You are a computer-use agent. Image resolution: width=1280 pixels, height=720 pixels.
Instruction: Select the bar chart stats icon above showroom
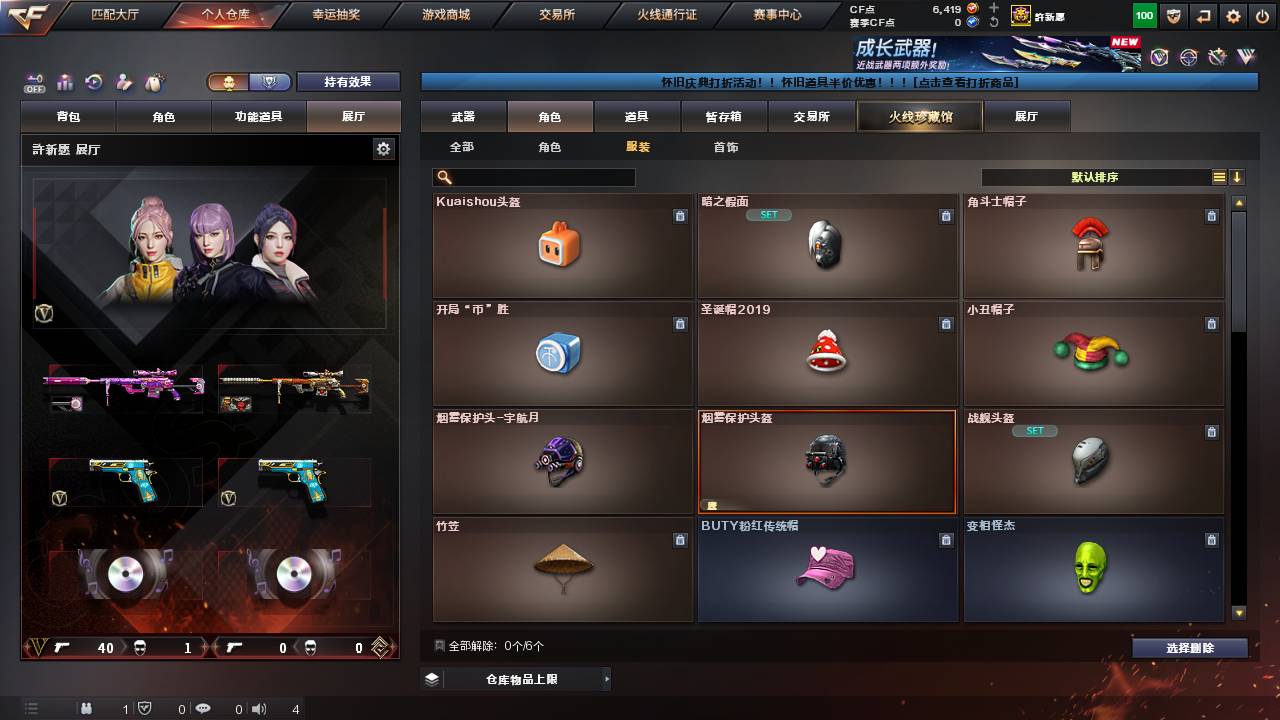coord(64,82)
